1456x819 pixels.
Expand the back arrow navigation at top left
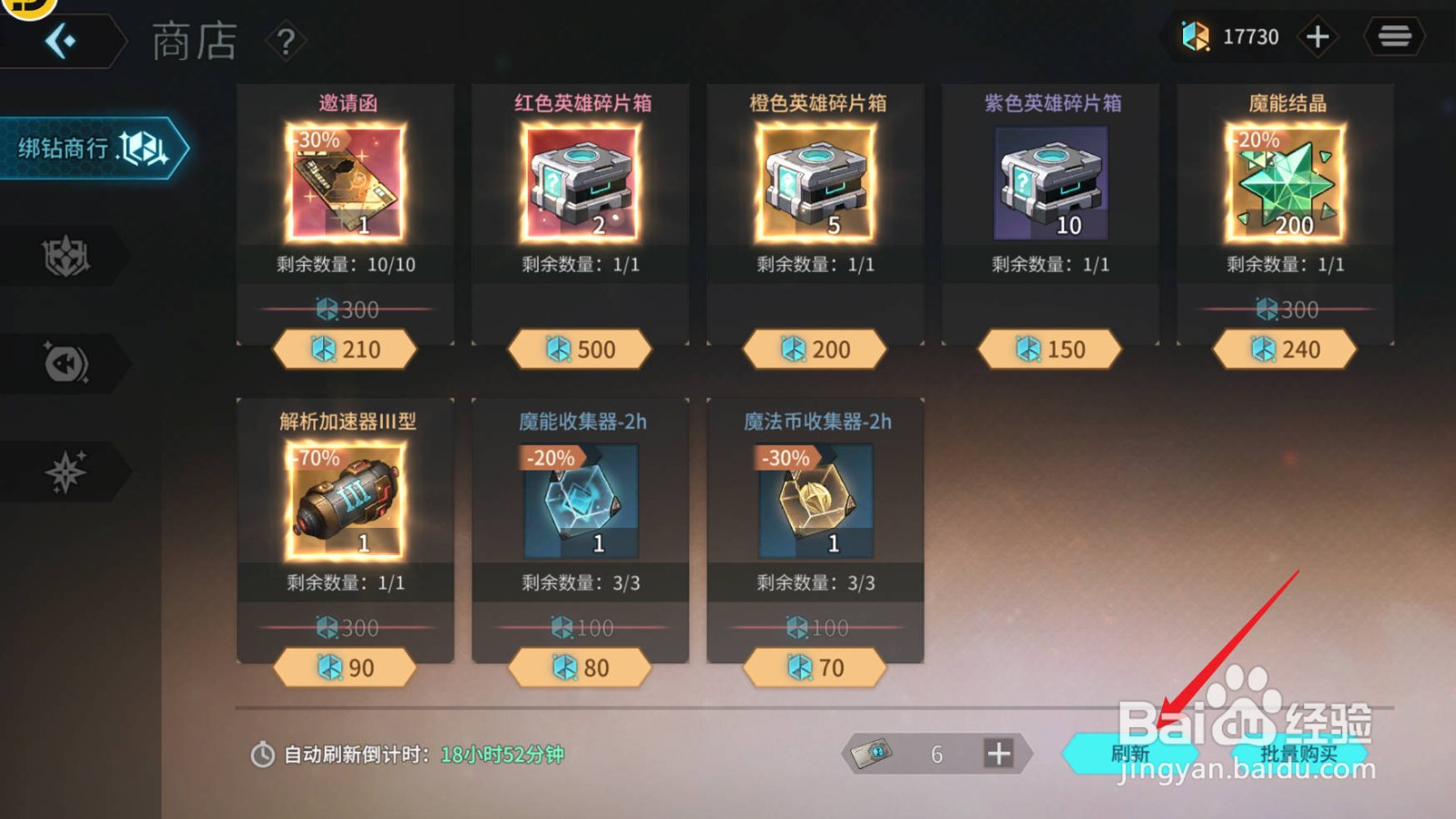click(x=62, y=40)
